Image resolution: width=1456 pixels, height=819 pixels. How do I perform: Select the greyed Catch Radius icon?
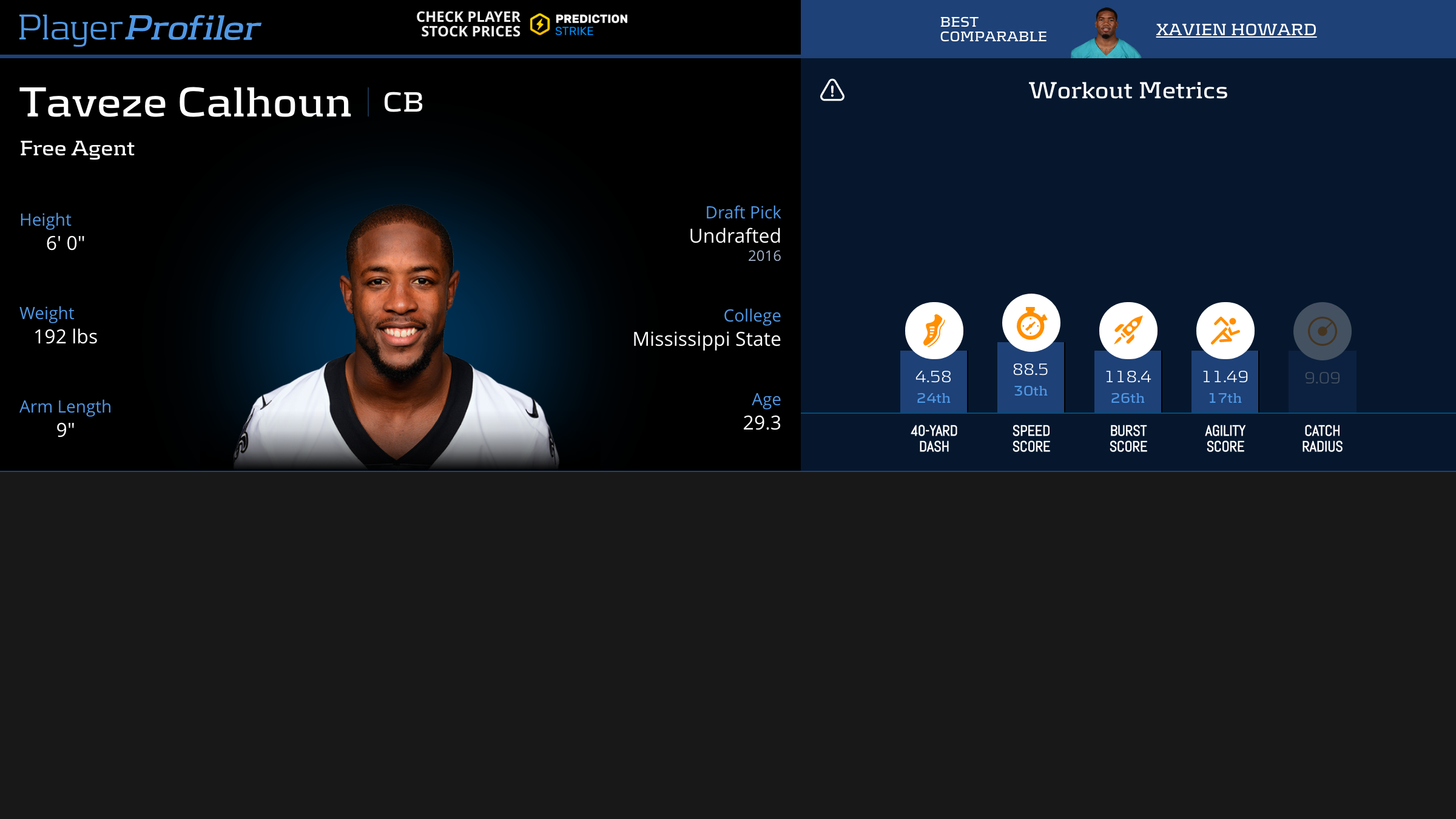click(1322, 331)
